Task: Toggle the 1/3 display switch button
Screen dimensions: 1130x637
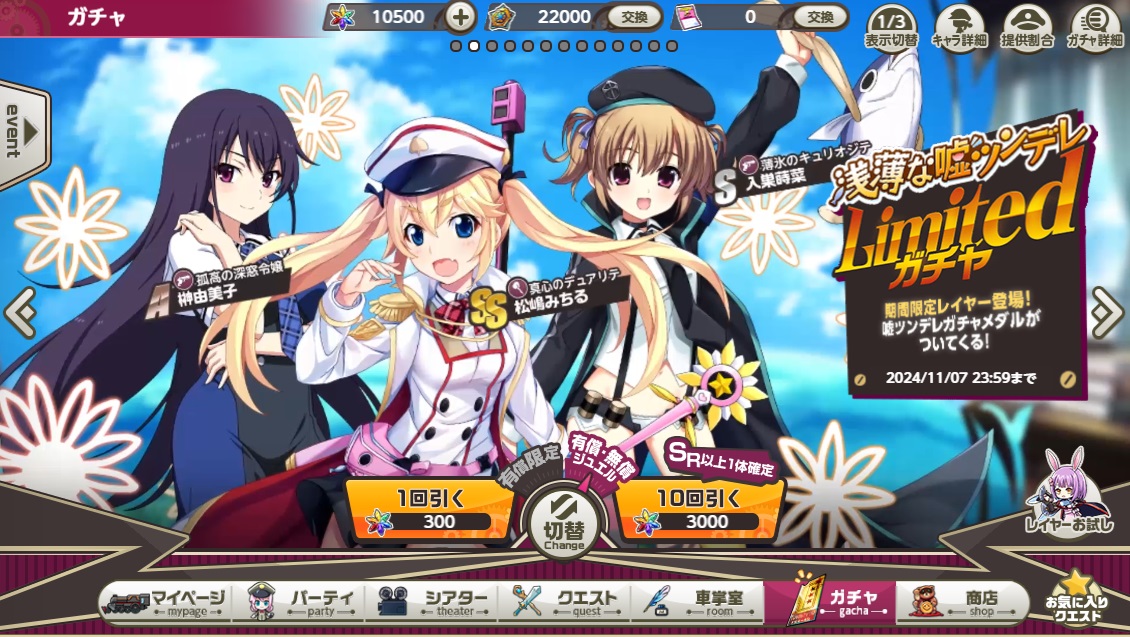Action: click(x=892, y=27)
